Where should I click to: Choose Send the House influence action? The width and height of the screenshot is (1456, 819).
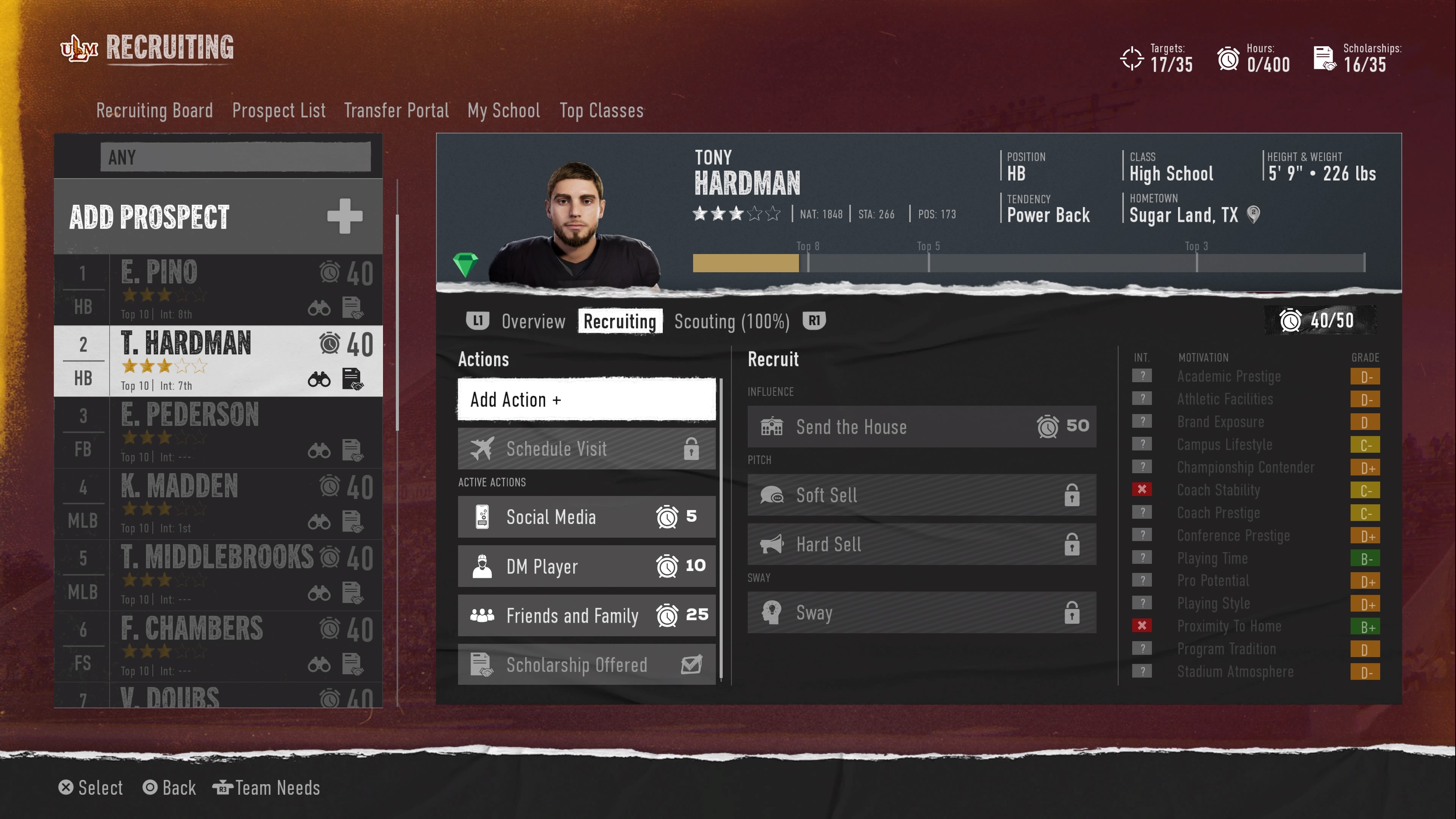pyautogui.click(x=921, y=427)
